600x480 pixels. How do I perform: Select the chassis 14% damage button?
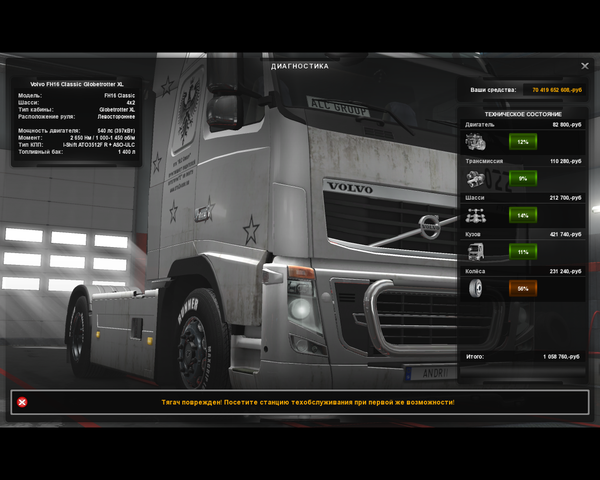click(x=522, y=215)
